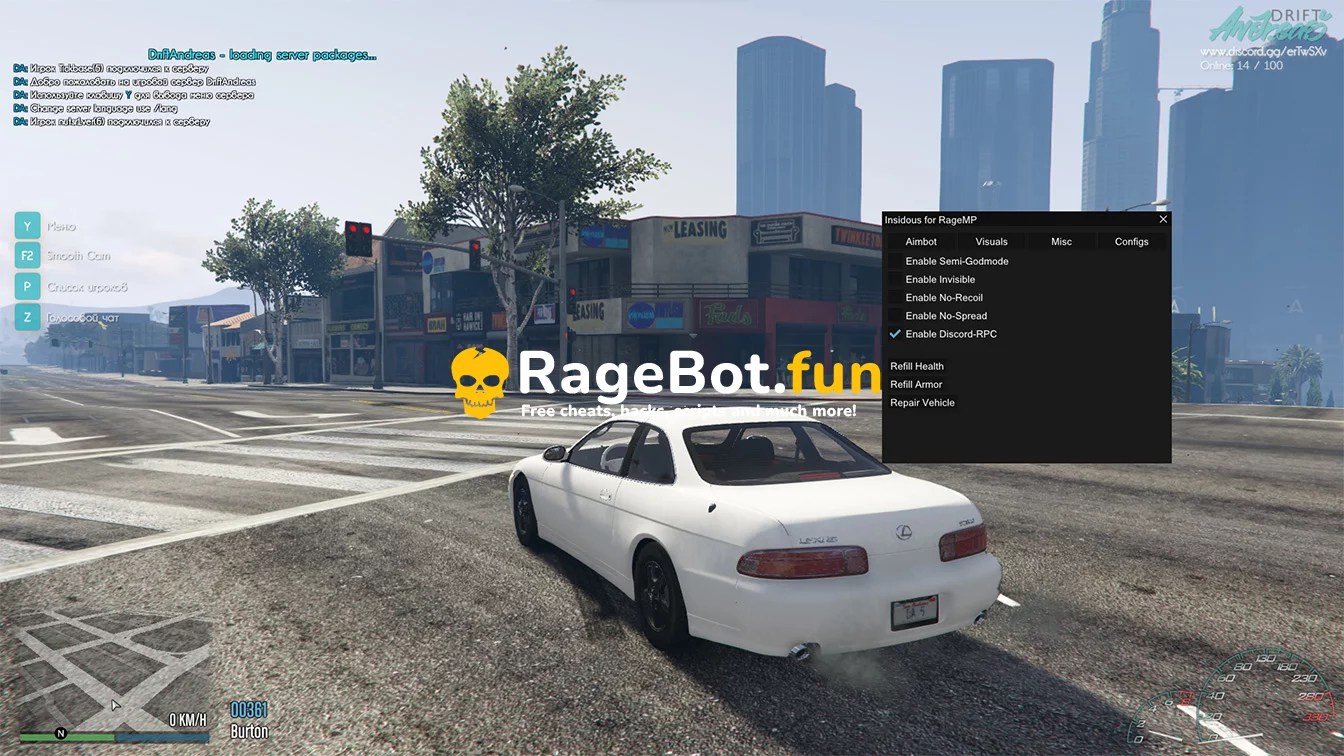
Task: Click the Z voice chat keybind icon
Action: [x=26, y=316]
